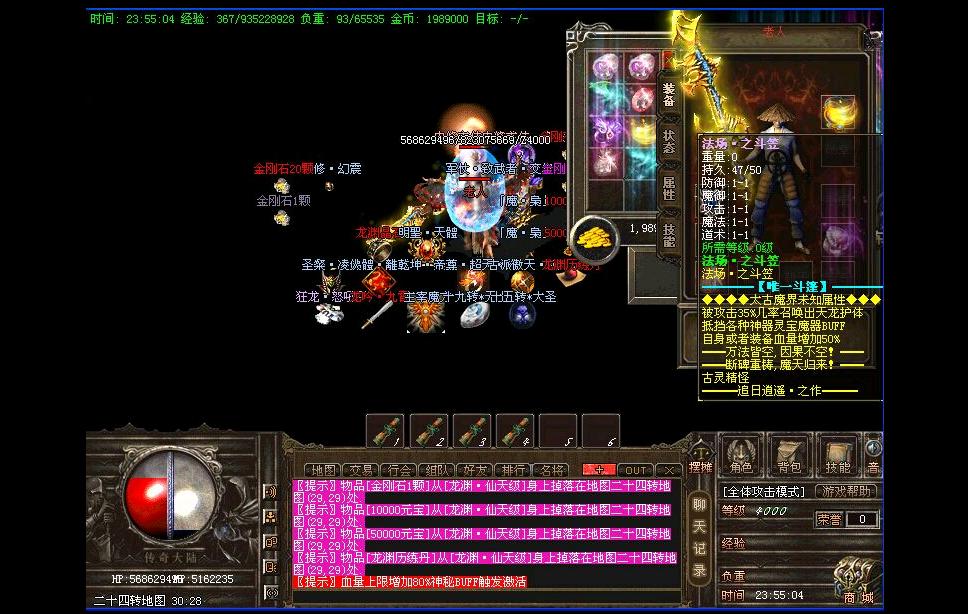Select the 属性 attributes tab
Screen dimensions: 968x614
tap(669, 189)
